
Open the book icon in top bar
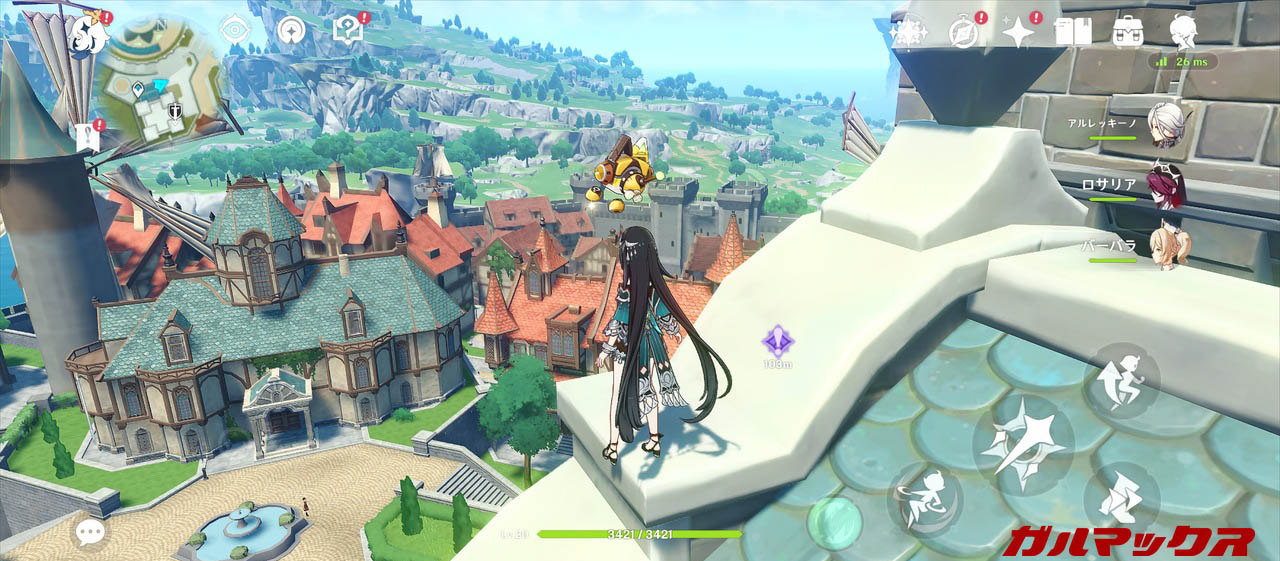tap(1071, 32)
